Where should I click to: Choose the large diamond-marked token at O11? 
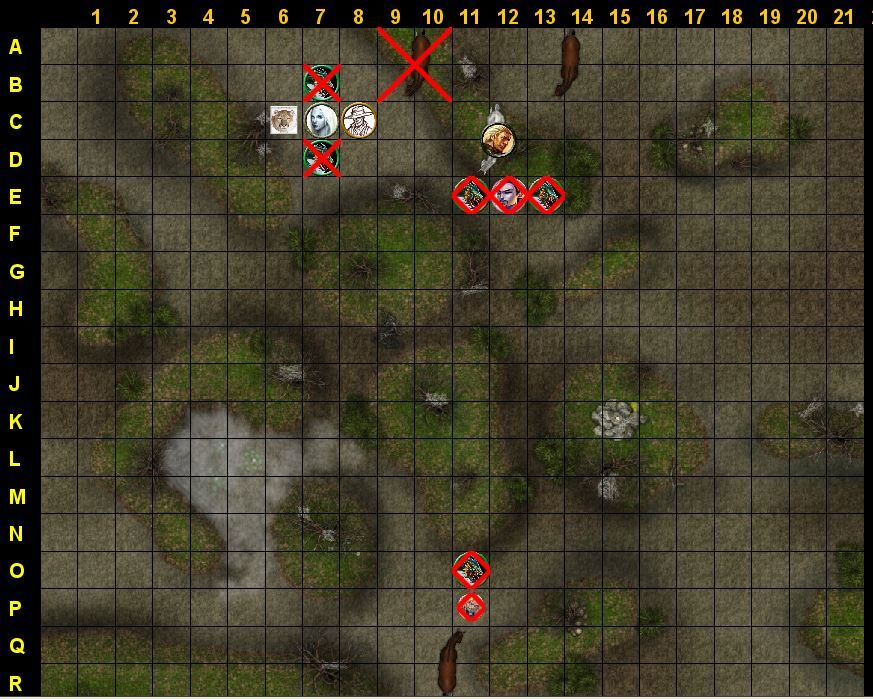point(471,570)
